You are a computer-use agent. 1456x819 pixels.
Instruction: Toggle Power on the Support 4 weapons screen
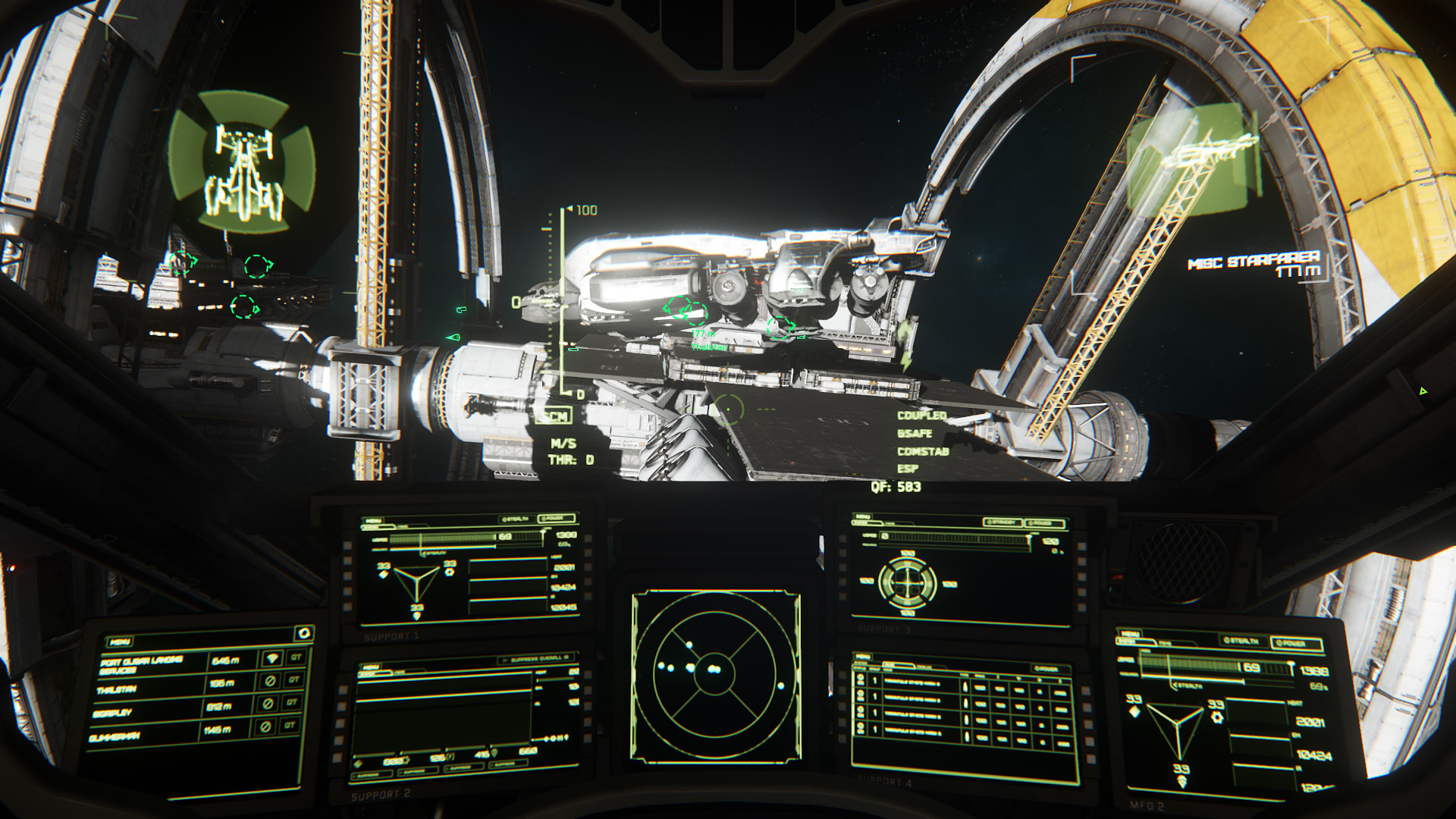click(x=1046, y=669)
